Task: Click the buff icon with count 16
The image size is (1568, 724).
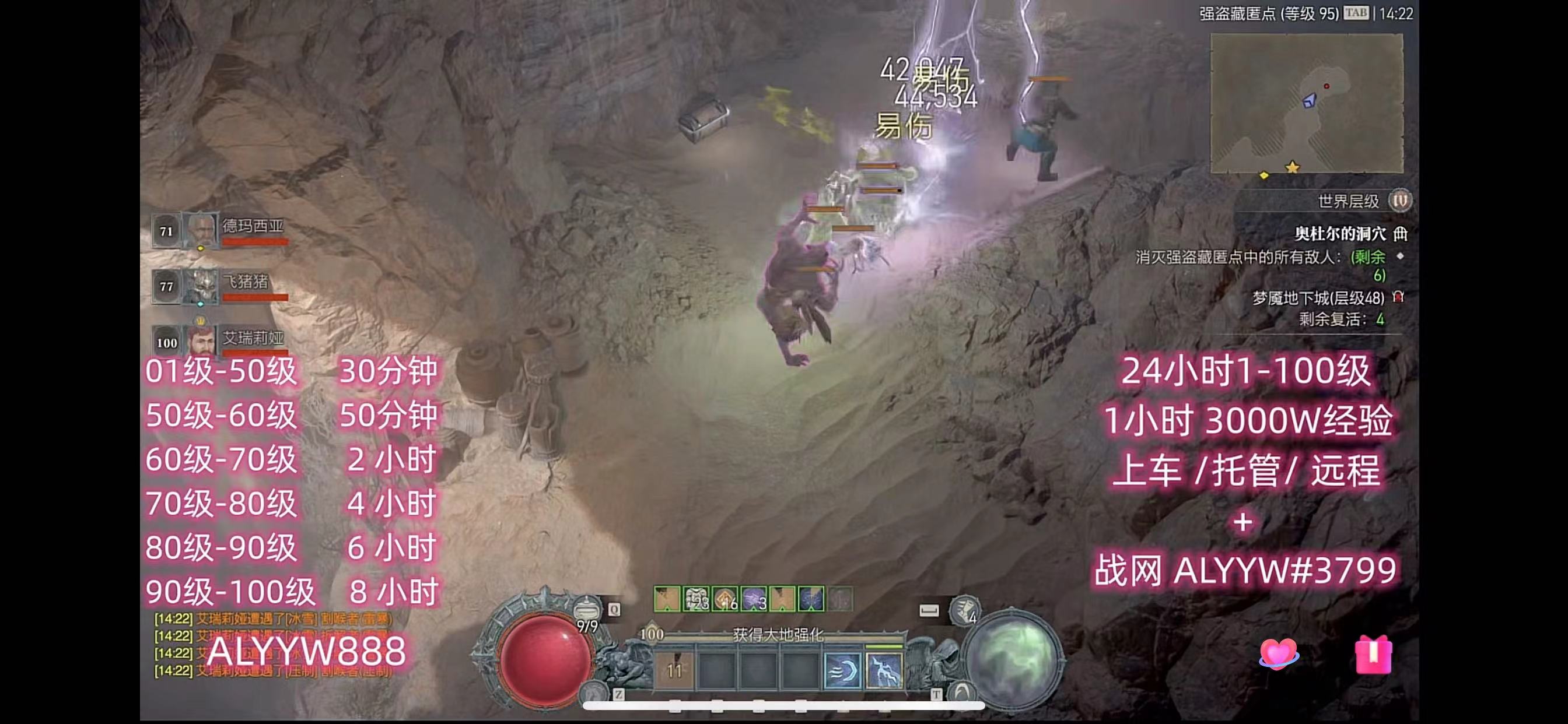Action: tap(725, 599)
